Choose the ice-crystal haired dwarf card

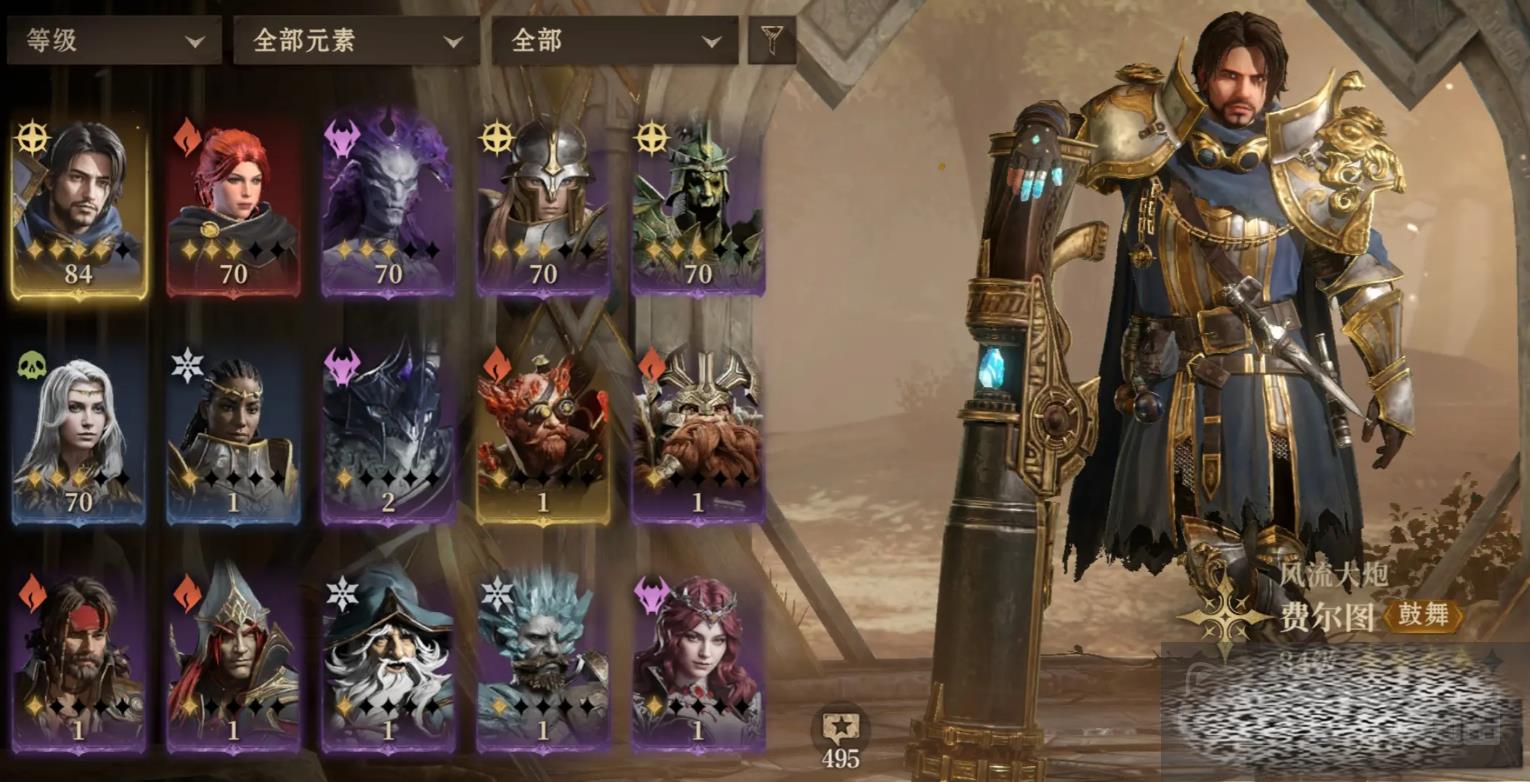pyautogui.click(x=543, y=662)
